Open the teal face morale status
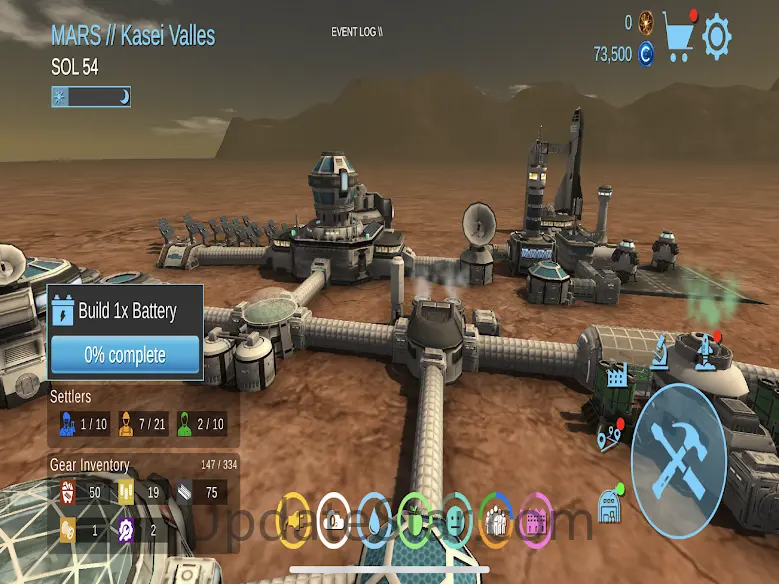Screen dimensions: 779x584 [455, 520]
